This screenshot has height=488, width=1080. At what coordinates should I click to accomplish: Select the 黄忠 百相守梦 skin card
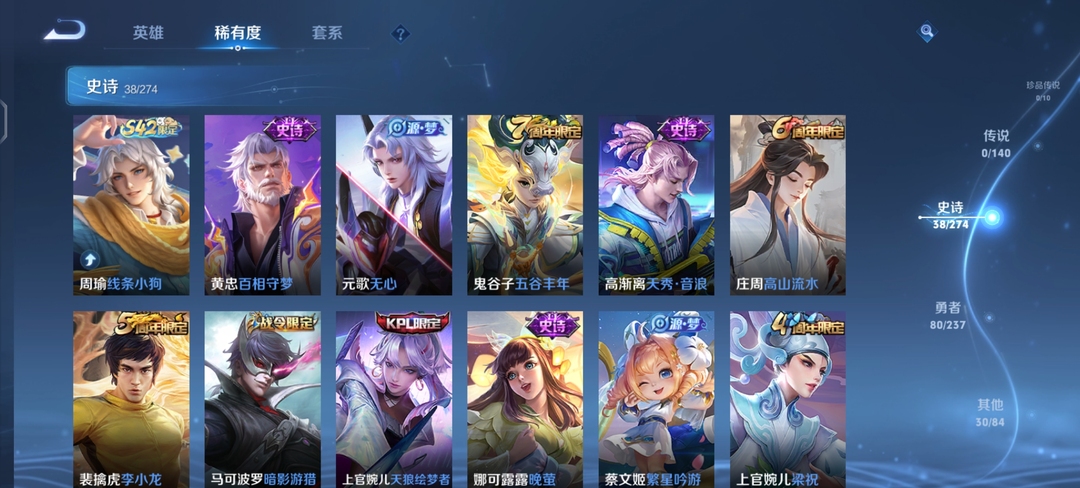click(x=262, y=205)
